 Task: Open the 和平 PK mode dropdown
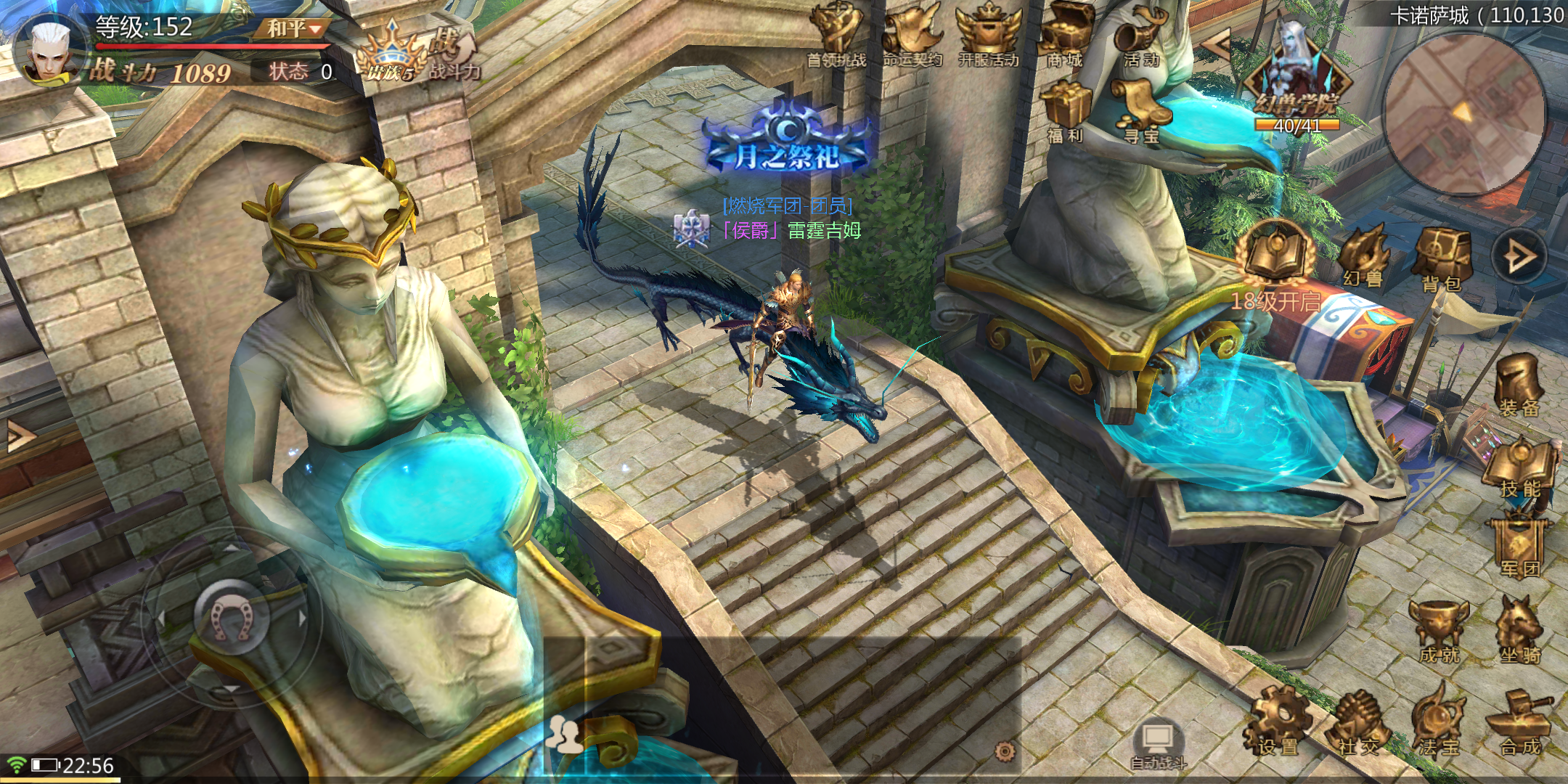point(294,29)
